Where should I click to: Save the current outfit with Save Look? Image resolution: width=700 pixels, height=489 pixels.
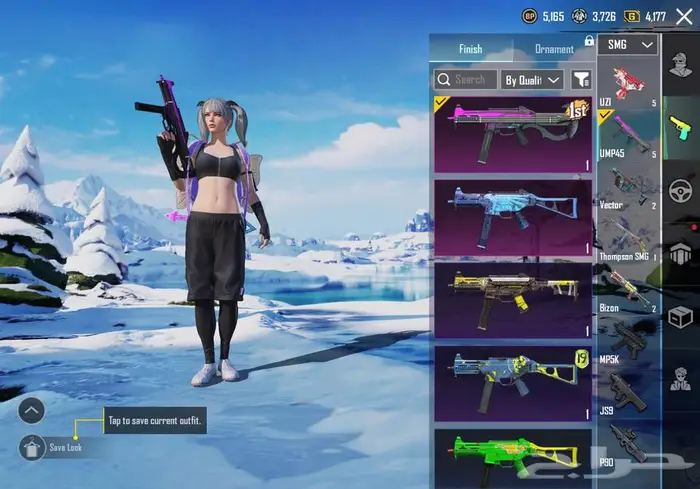(33, 447)
